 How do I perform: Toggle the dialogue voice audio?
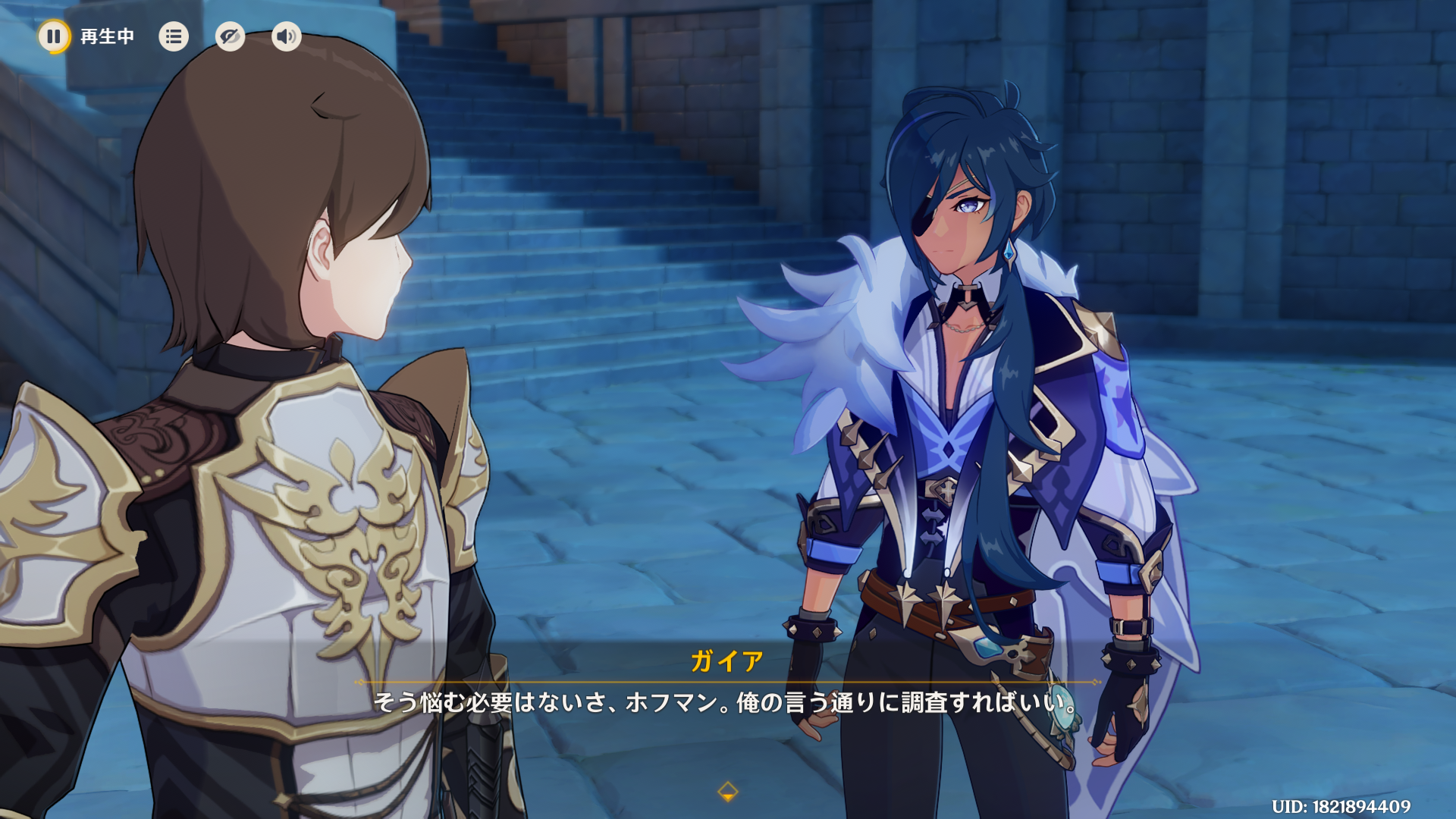[286, 36]
